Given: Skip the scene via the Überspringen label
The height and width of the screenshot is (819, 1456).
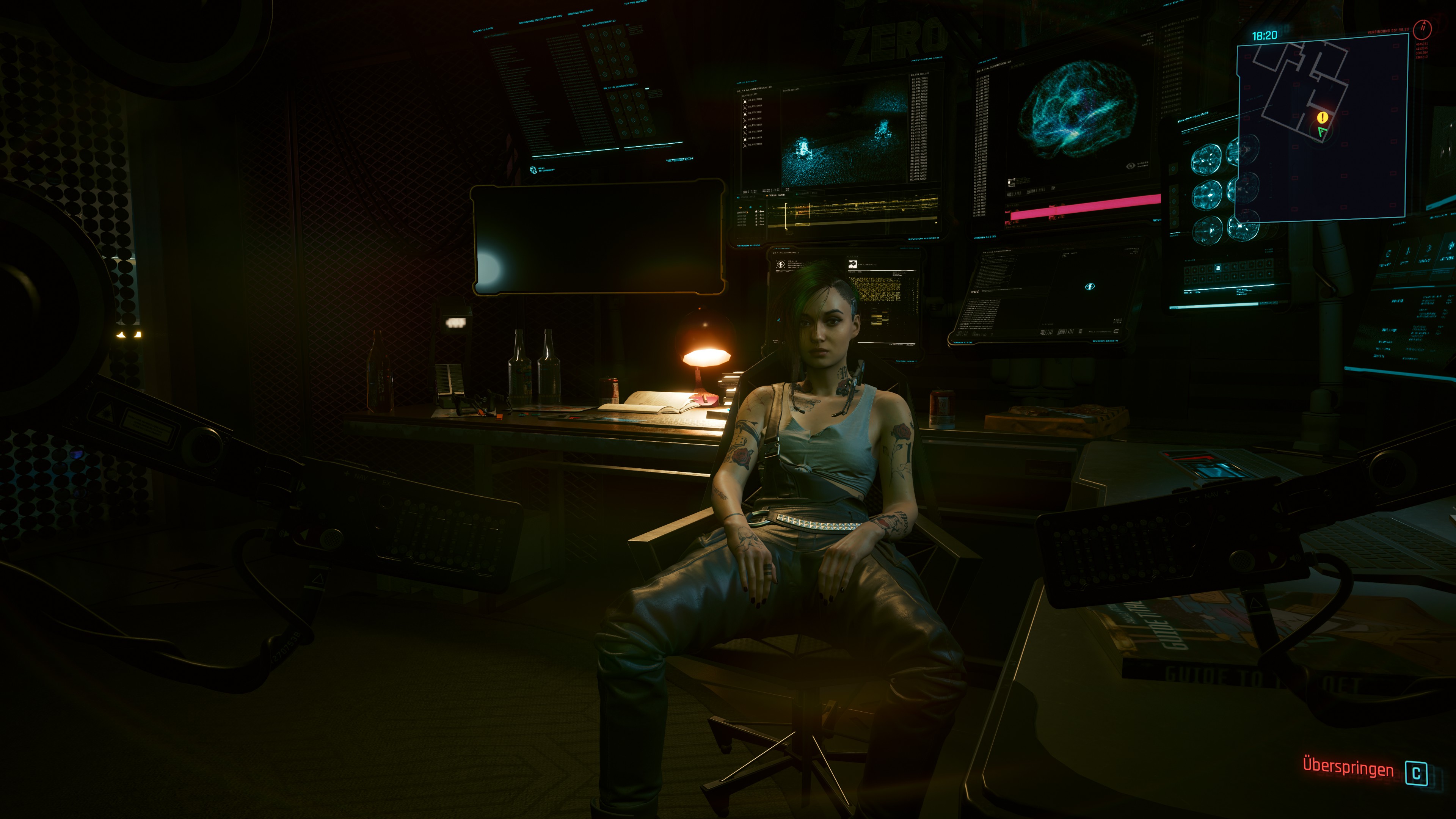Looking at the screenshot, I should click(x=1348, y=767).
